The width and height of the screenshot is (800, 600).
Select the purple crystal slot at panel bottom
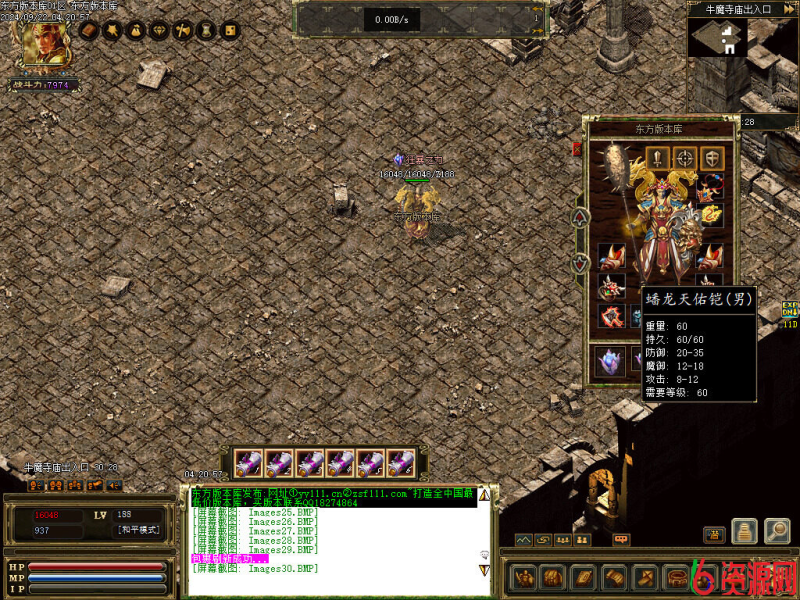pyautogui.click(x=609, y=361)
